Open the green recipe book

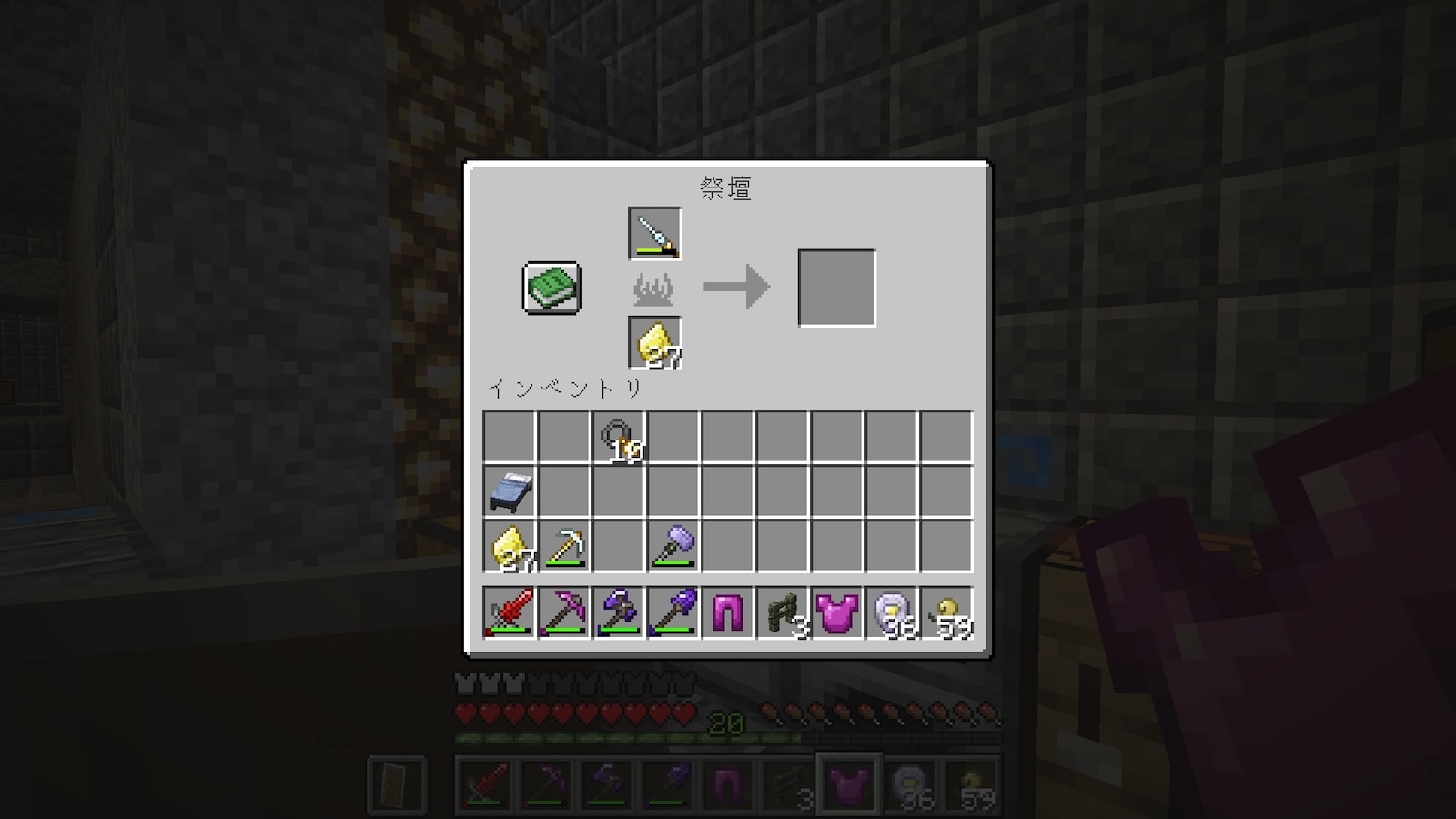coord(551,288)
